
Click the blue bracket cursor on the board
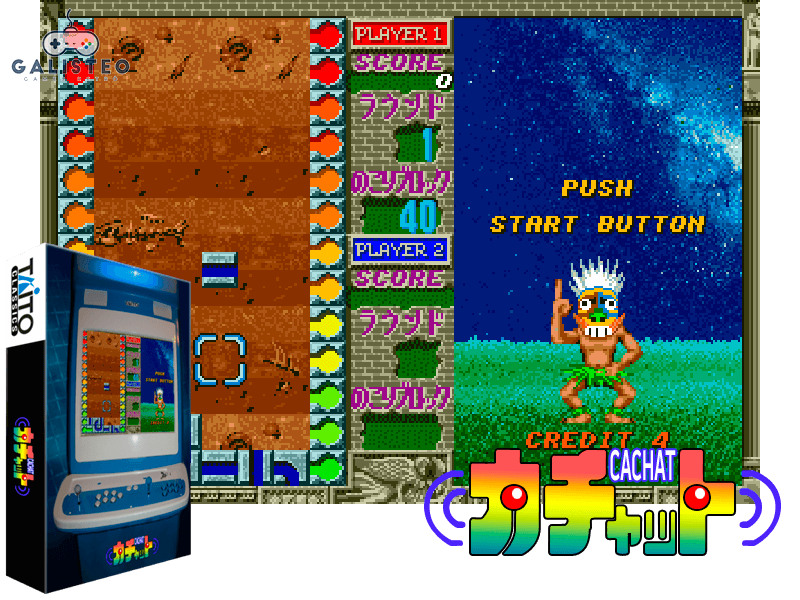(x=219, y=359)
